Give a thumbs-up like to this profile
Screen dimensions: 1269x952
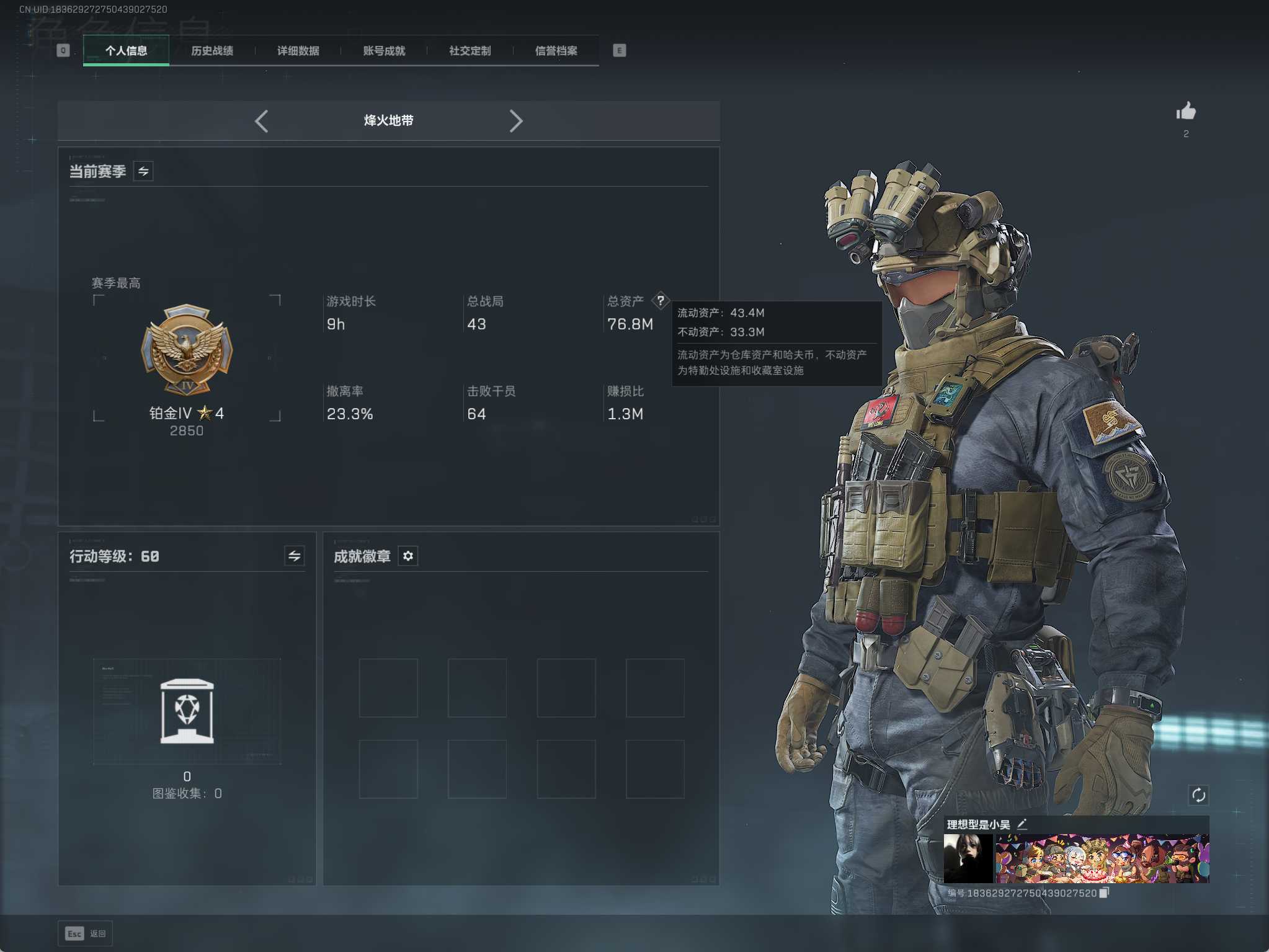(1185, 112)
